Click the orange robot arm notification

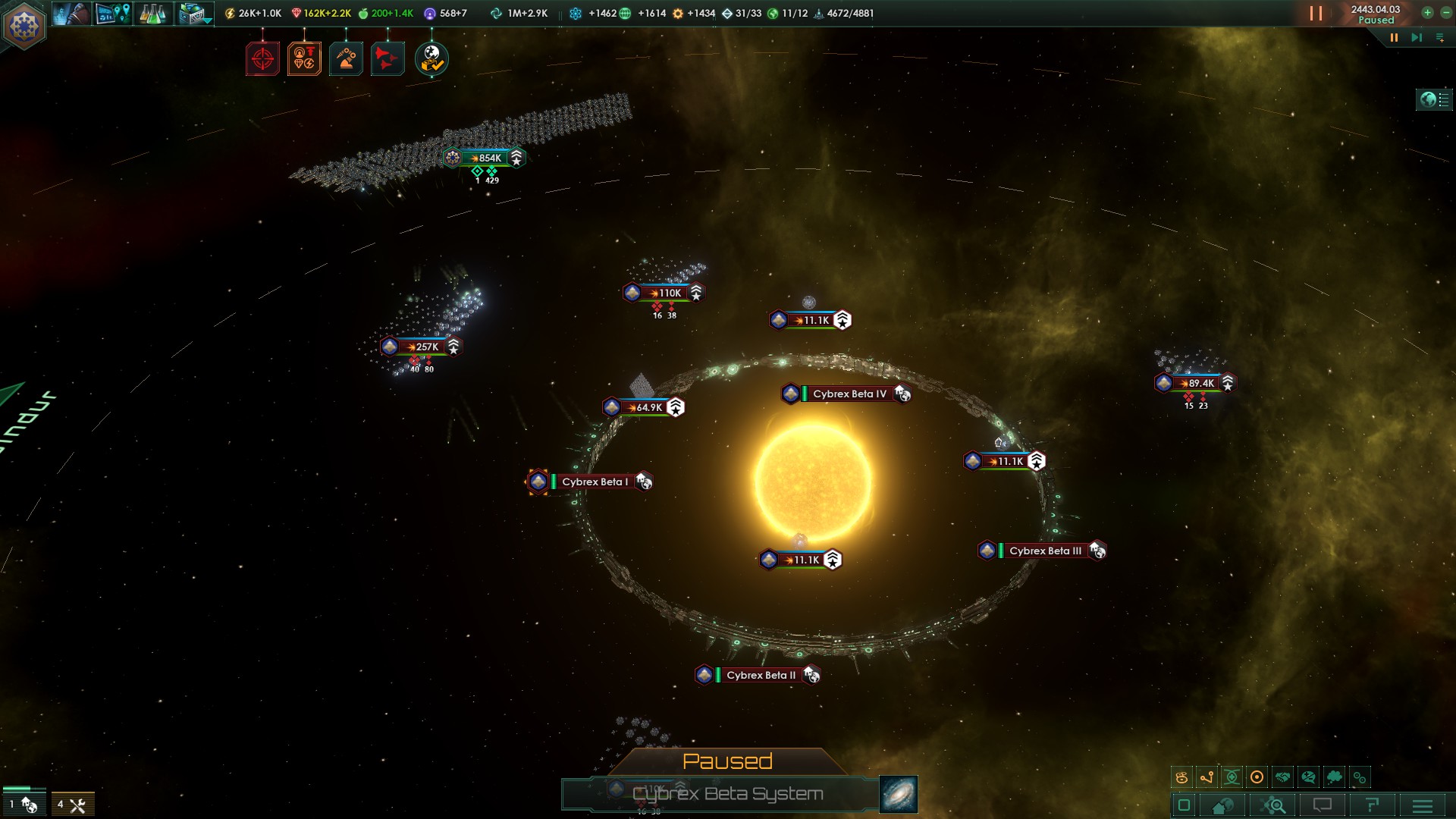click(346, 58)
